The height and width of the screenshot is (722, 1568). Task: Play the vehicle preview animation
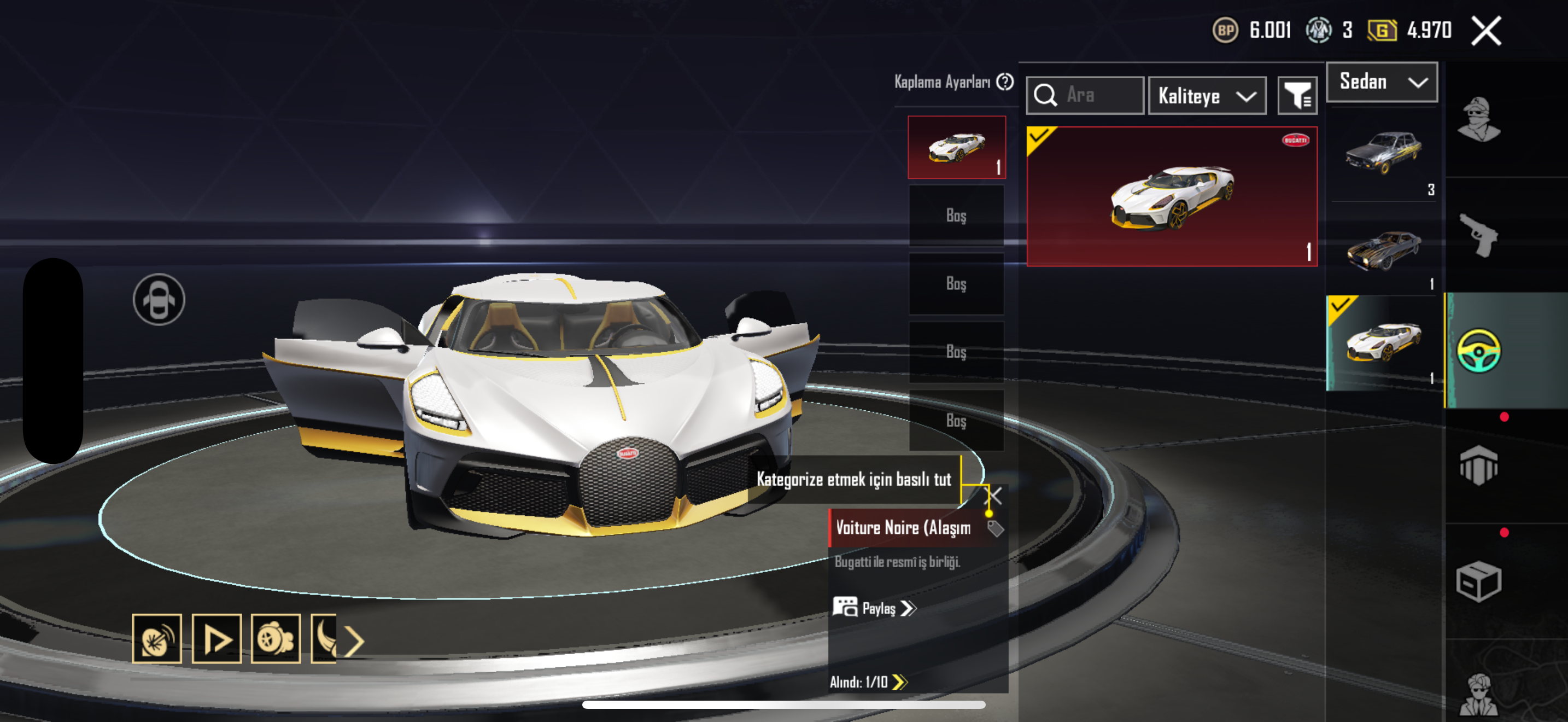click(217, 639)
